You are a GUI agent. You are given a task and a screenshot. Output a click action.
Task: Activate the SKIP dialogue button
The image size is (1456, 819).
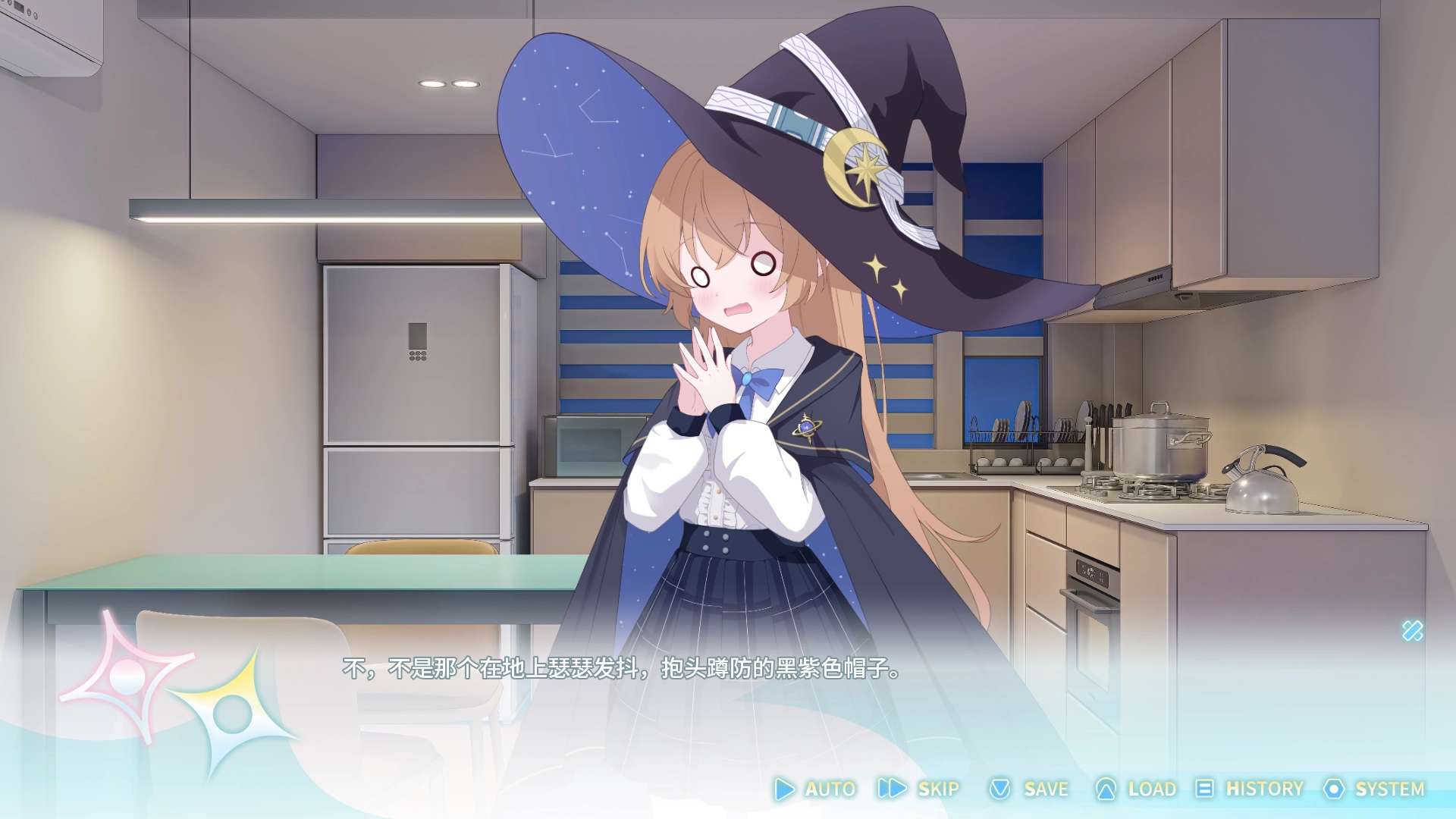click(919, 789)
